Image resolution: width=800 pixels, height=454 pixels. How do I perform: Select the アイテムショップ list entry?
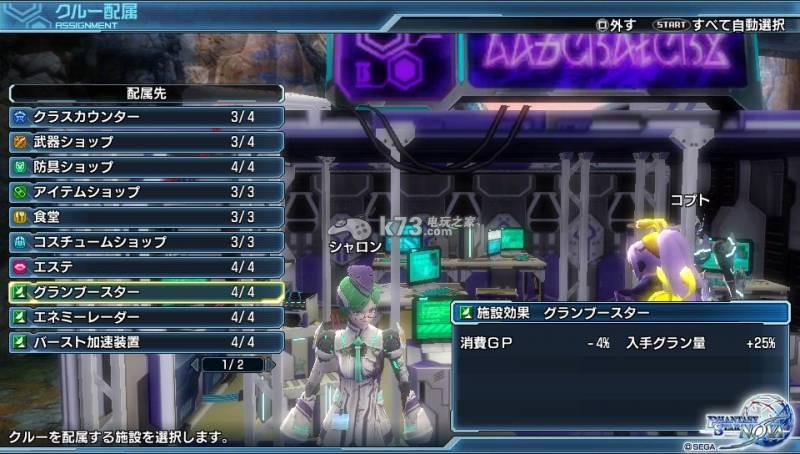pyautogui.click(x=146, y=192)
